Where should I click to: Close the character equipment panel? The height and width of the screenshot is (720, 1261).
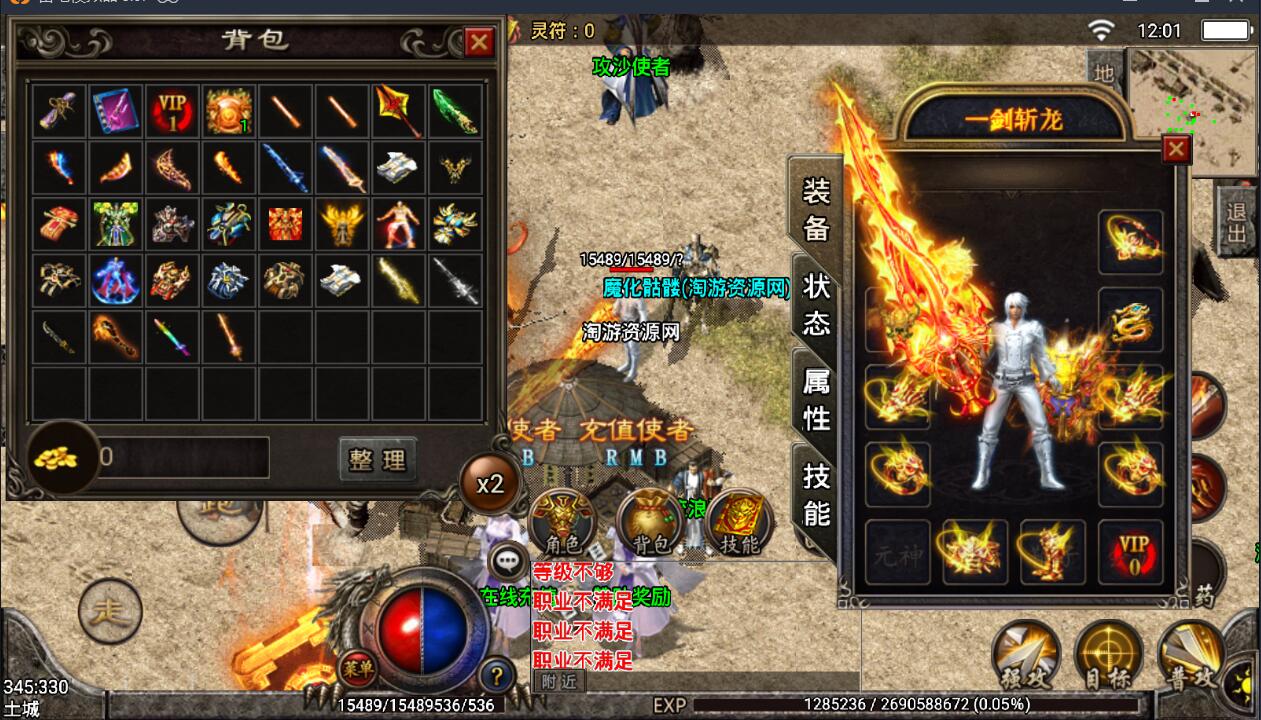[x=1176, y=149]
